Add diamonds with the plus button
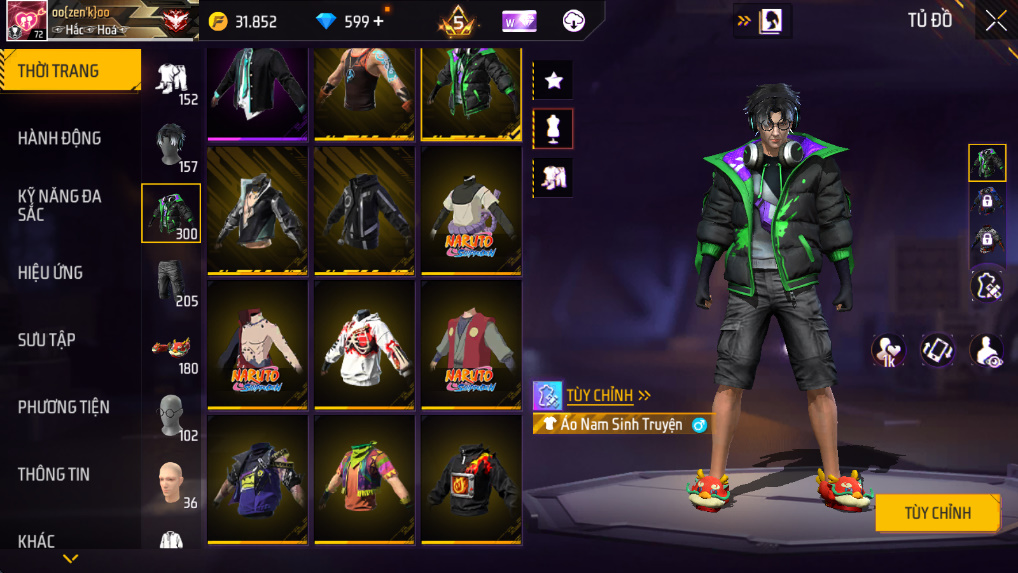The height and width of the screenshot is (573, 1018). (x=378, y=21)
